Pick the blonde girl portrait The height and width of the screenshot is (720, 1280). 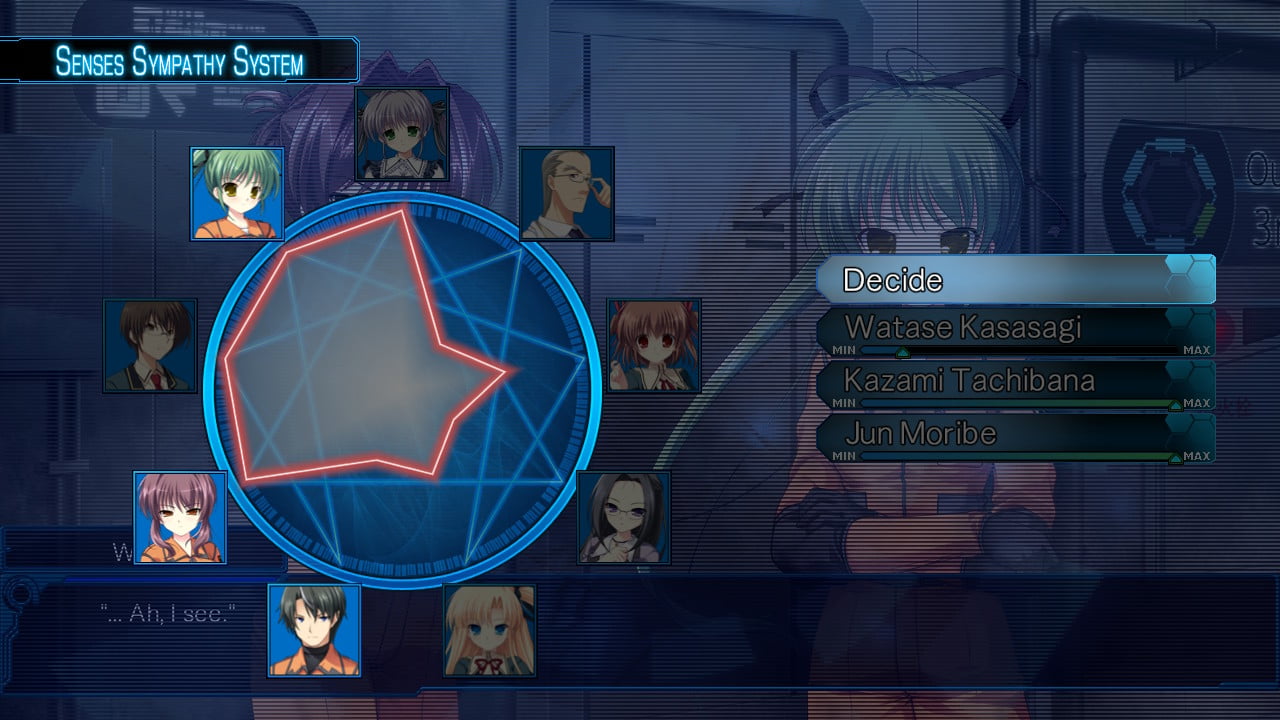(489, 631)
